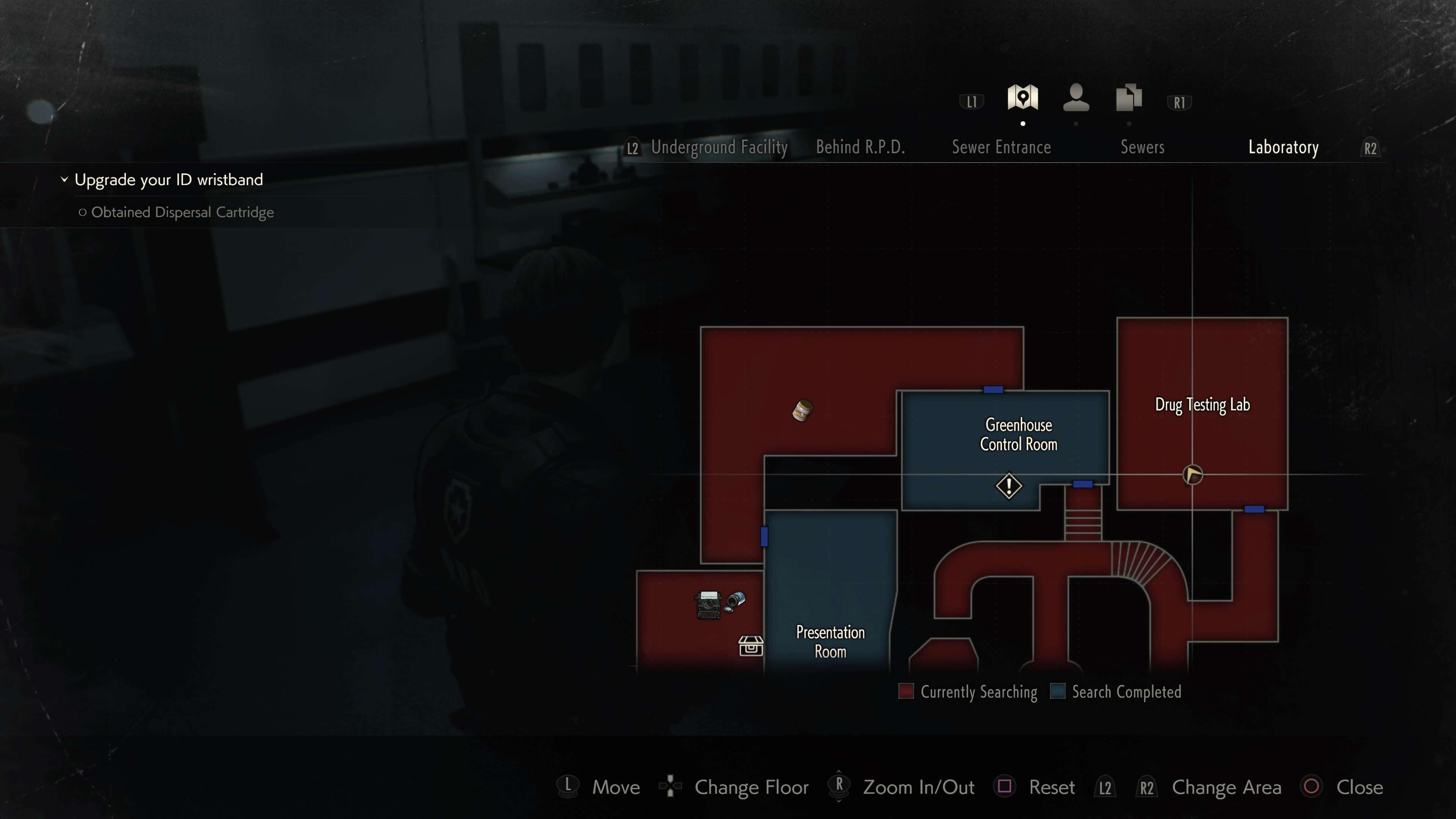Viewport: 1456px width, 819px height.
Task: Switch to the Underground Facility area tab
Action: (719, 147)
